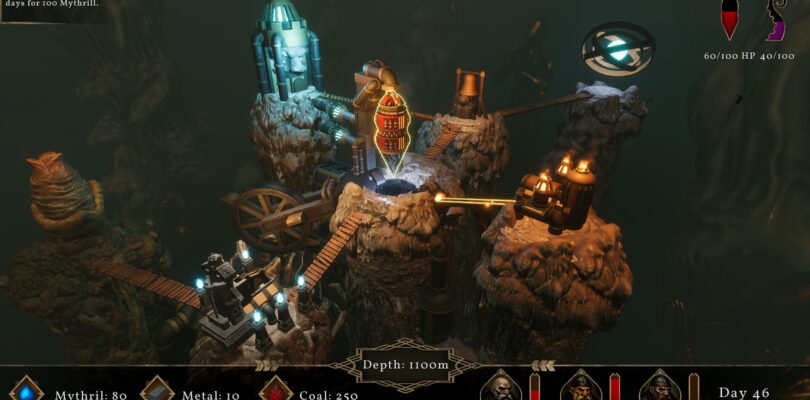Click the red Coal resource icon
The image size is (810, 400).
coord(275,391)
